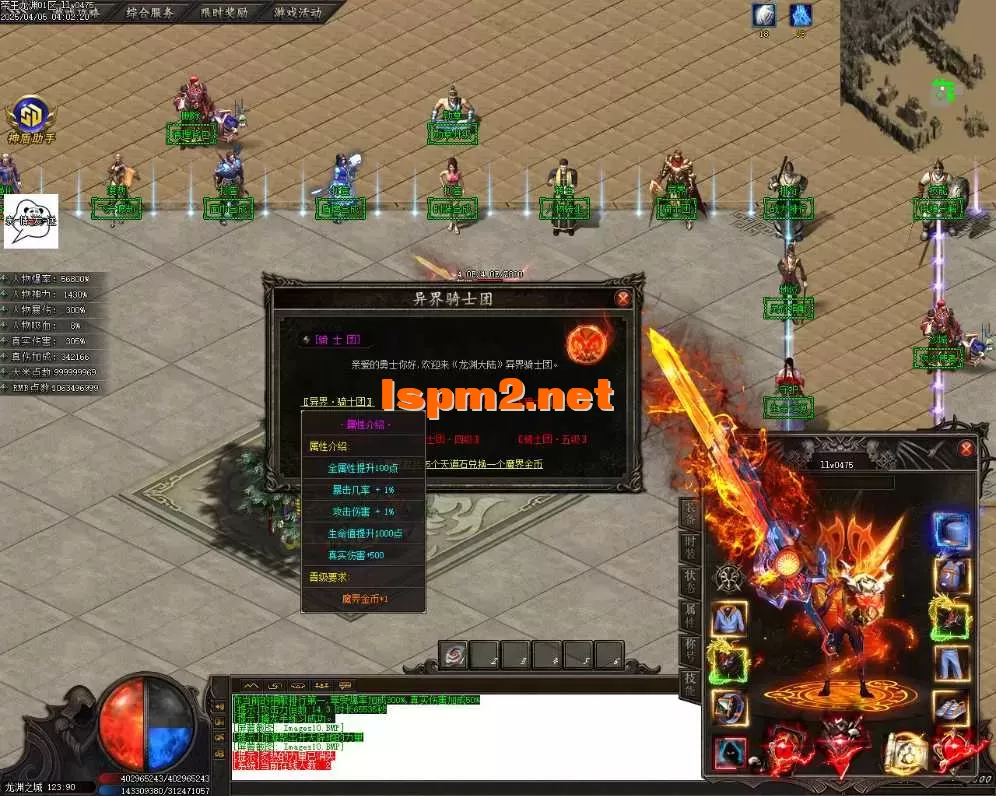Select the 技能 tab
996x796 pixels.
[690, 683]
